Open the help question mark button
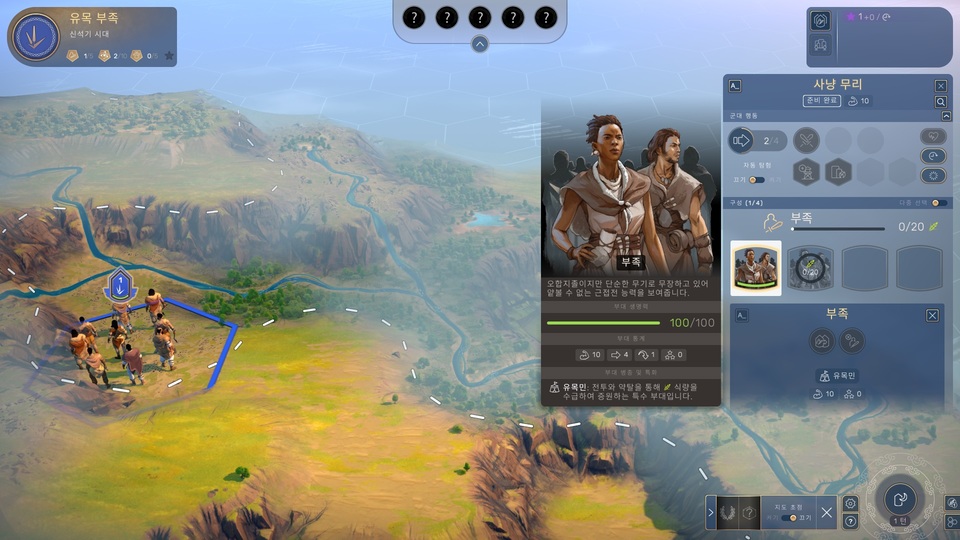Screen dimensions: 960x540 851,521
